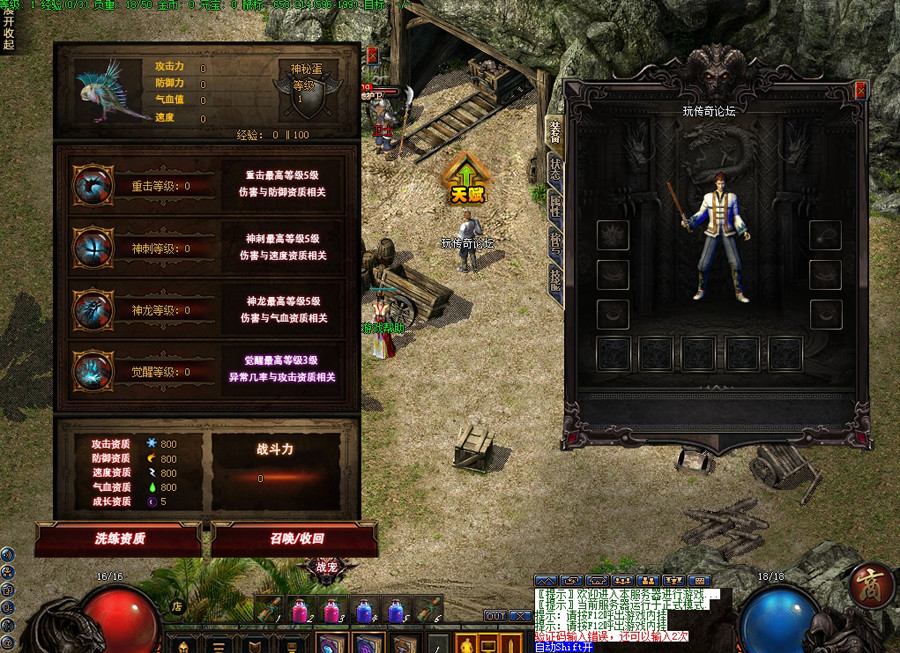The width and height of the screenshot is (900, 653).
Task: Use the pink potion in hotbar slot 2
Action: coord(298,609)
